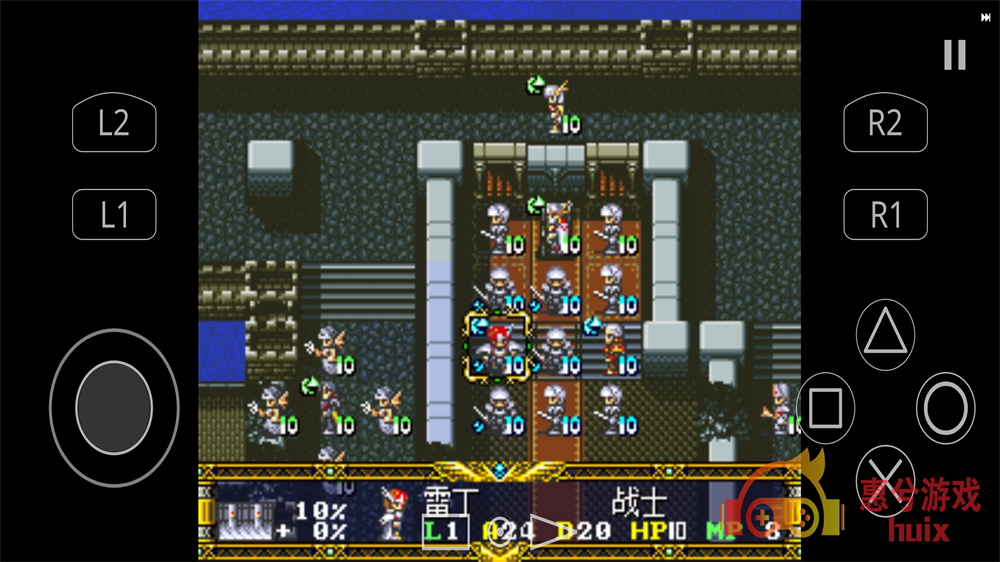Tap the square touch button
Screen dimensions: 1000x562
825,408
